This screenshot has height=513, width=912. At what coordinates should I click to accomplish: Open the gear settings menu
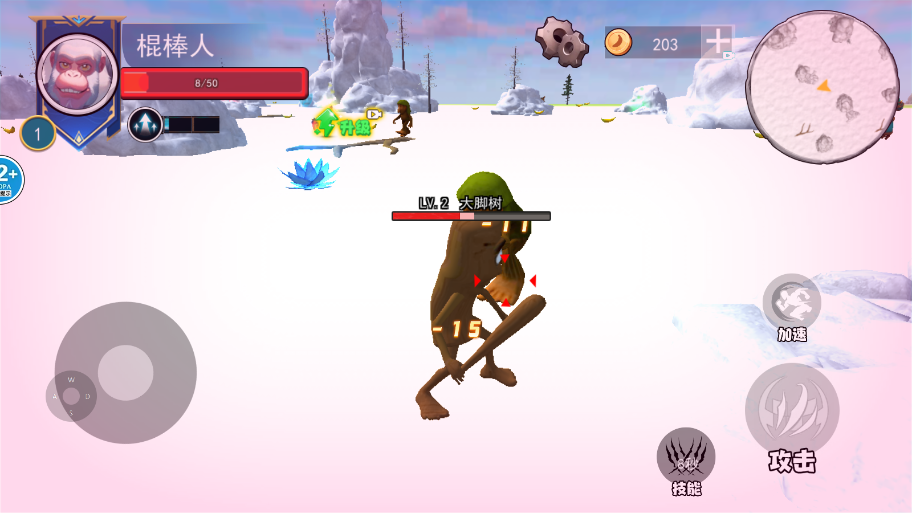[x=561, y=42]
